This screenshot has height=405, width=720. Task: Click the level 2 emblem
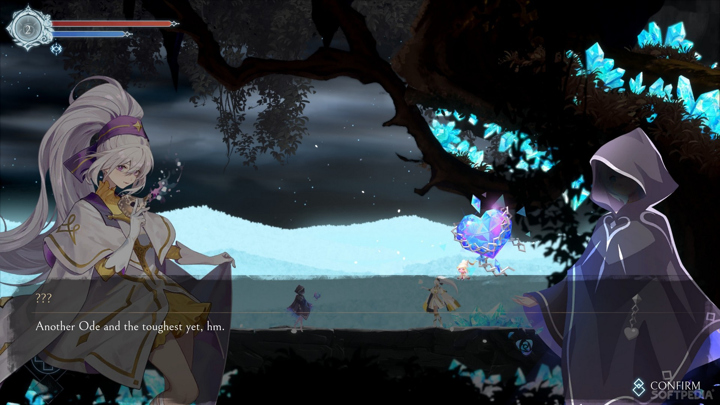point(29,28)
